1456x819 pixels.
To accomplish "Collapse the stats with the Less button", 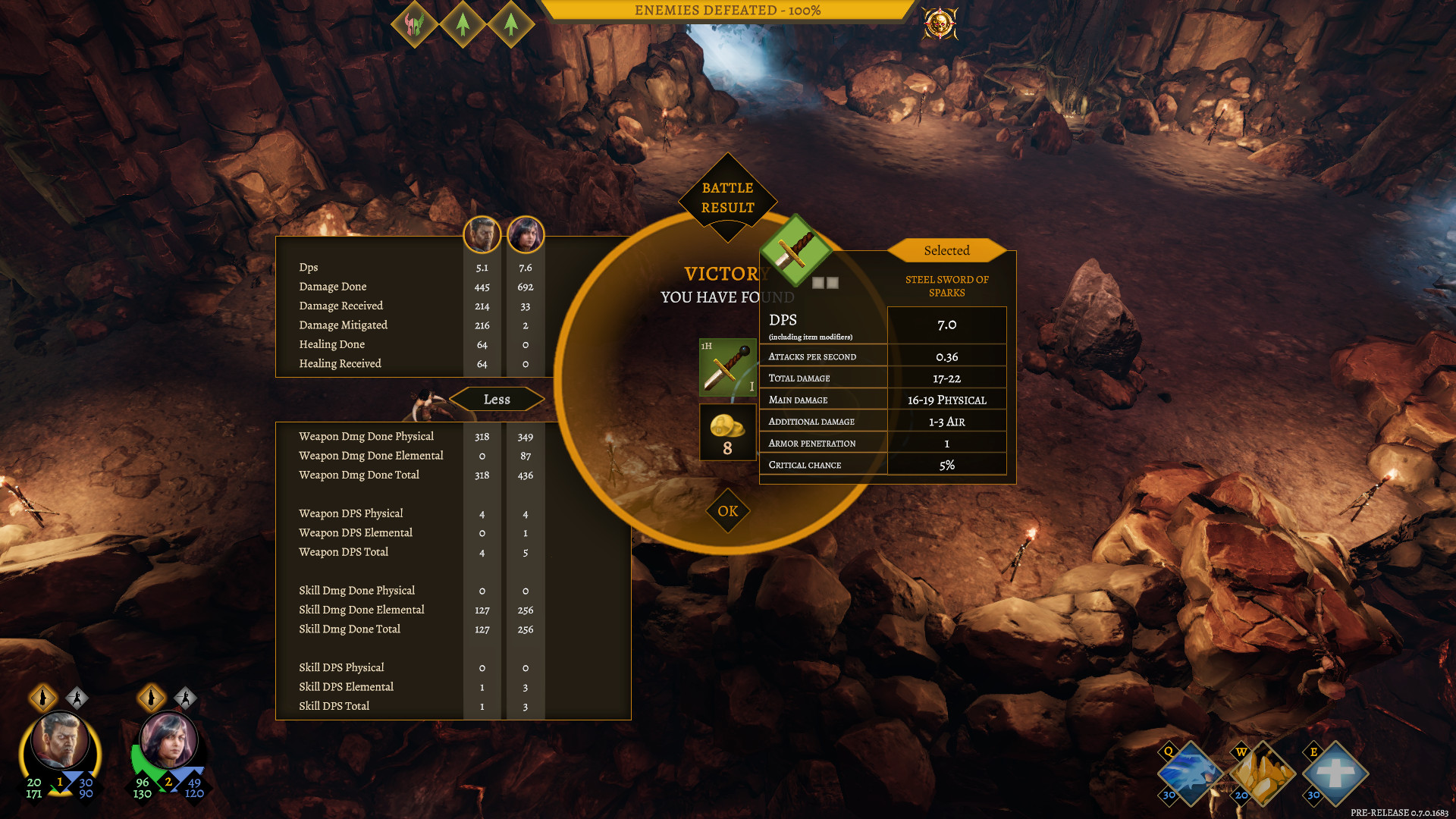I will [x=497, y=399].
